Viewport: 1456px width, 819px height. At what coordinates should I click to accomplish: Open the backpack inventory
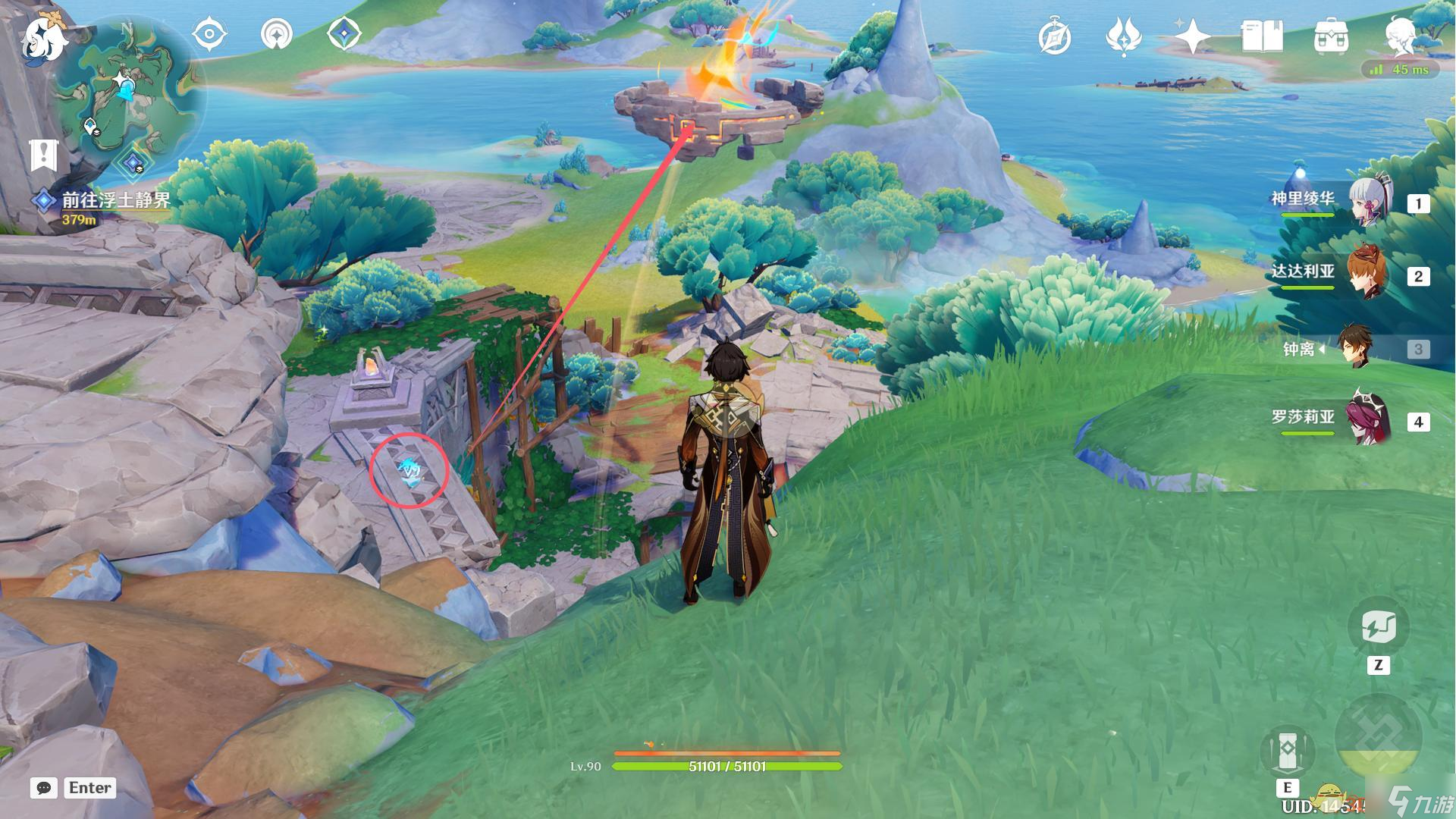(x=1331, y=37)
